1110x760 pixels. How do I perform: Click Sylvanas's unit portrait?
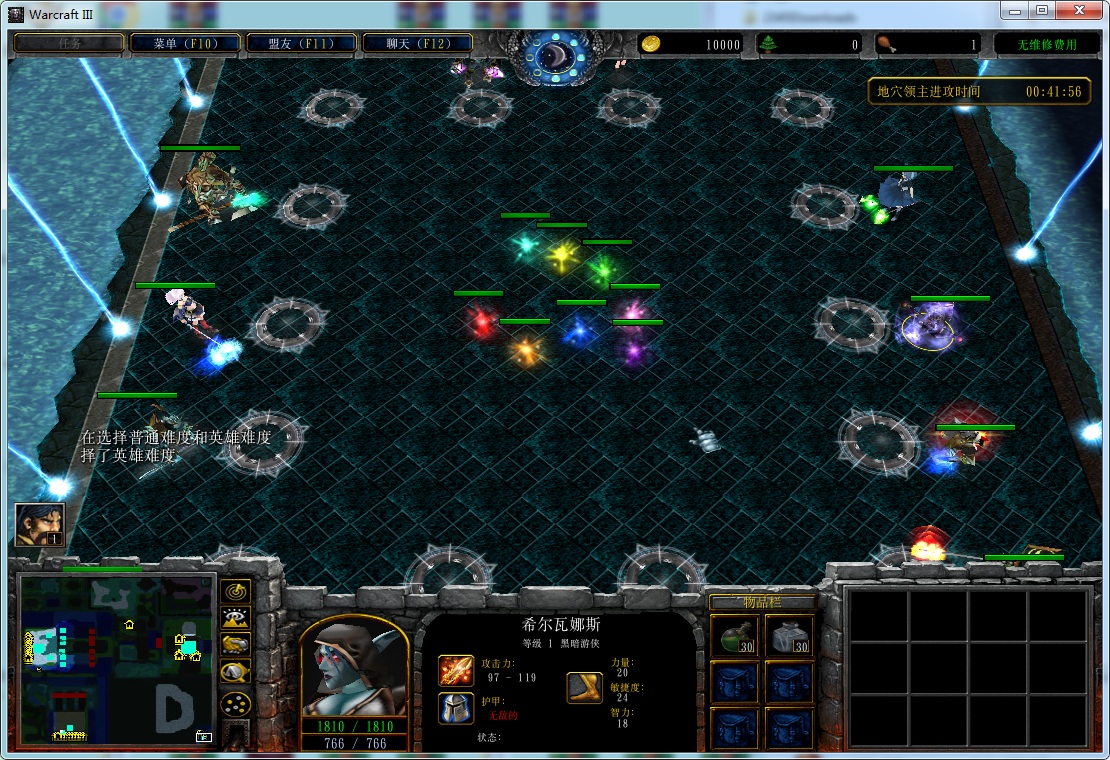[x=354, y=668]
